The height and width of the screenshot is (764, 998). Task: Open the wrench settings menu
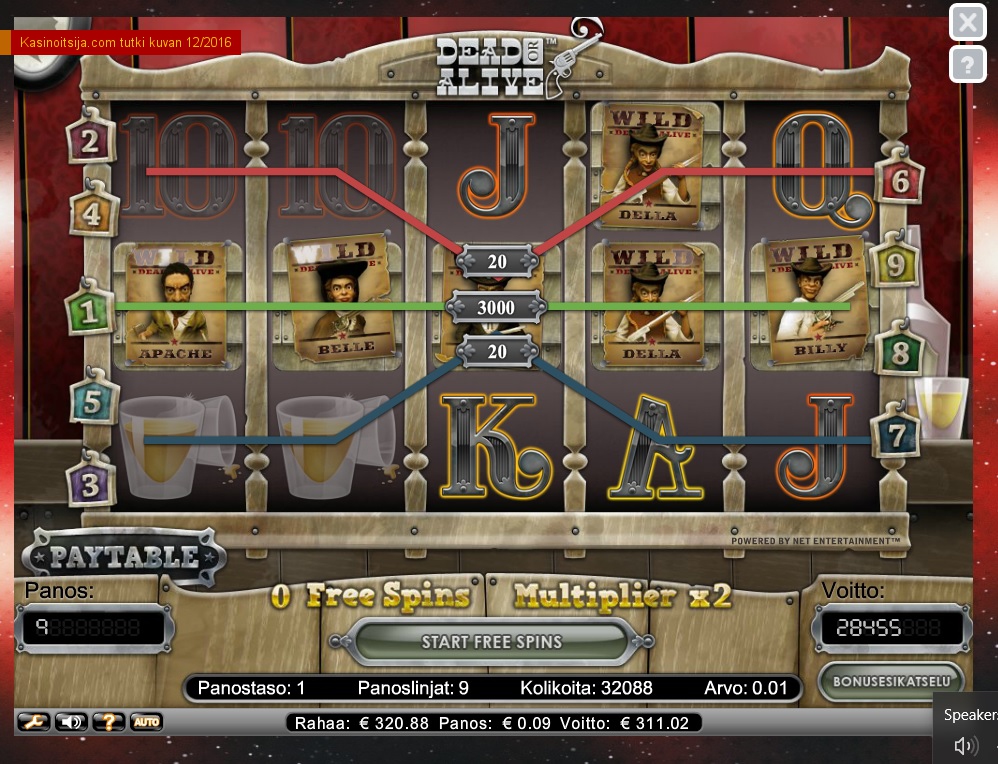(33, 722)
